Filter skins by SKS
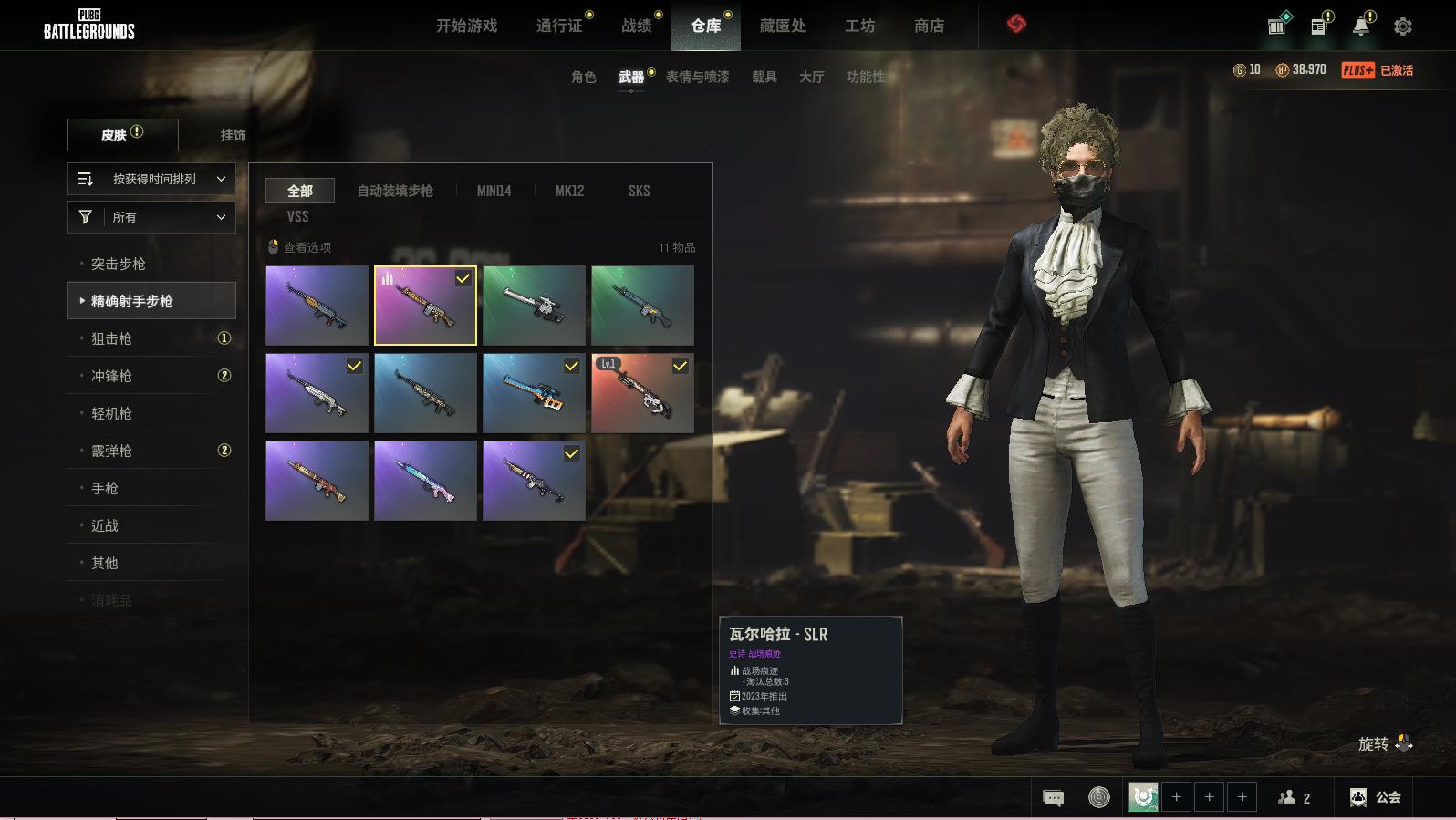1456x820 pixels. coord(639,191)
